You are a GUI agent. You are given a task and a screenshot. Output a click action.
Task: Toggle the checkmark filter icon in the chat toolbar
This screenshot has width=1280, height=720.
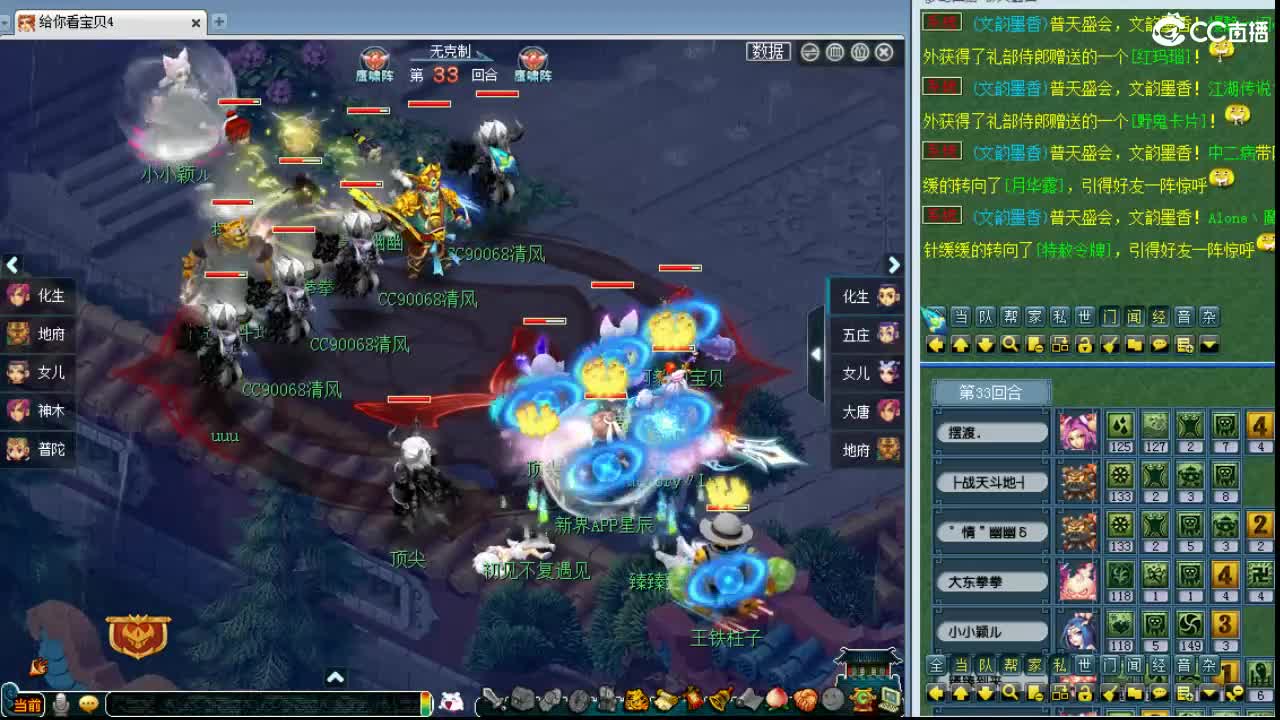[1110, 345]
